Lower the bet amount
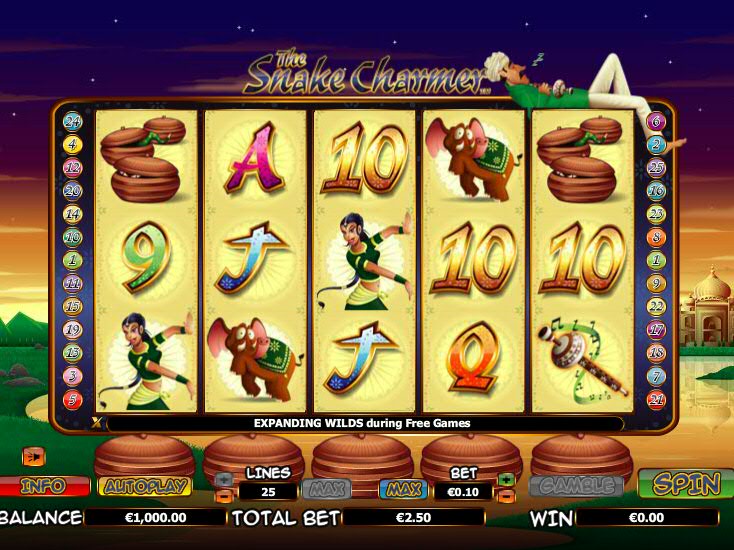The width and height of the screenshot is (734, 550). pos(506,495)
